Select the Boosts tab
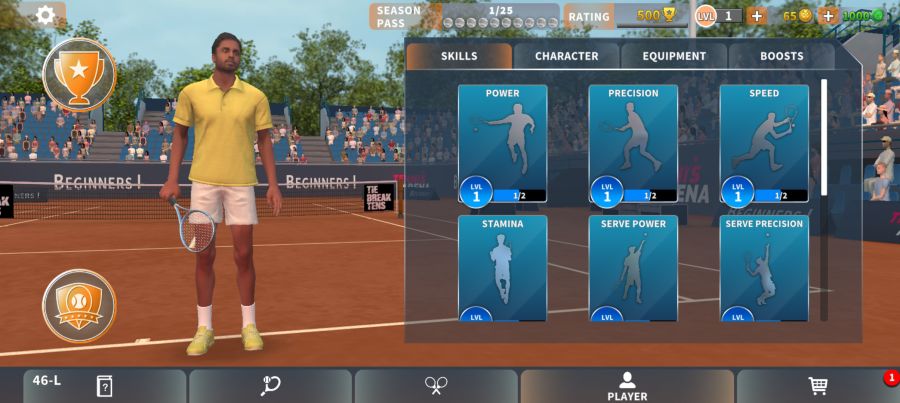The width and height of the screenshot is (900, 403). tap(781, 56)
